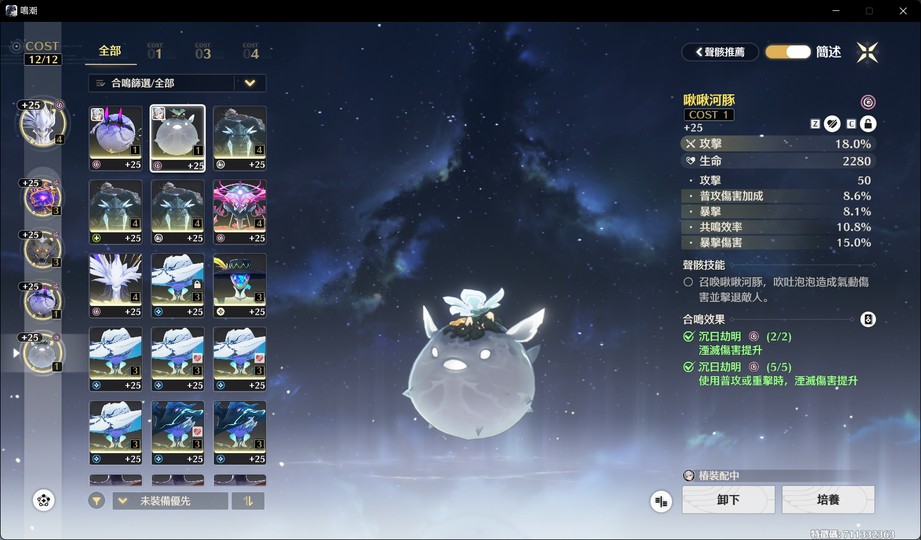The image size is (921, 540).
Task: Switch to the 全部 echo tab
Action: click(x=110, y=51)
